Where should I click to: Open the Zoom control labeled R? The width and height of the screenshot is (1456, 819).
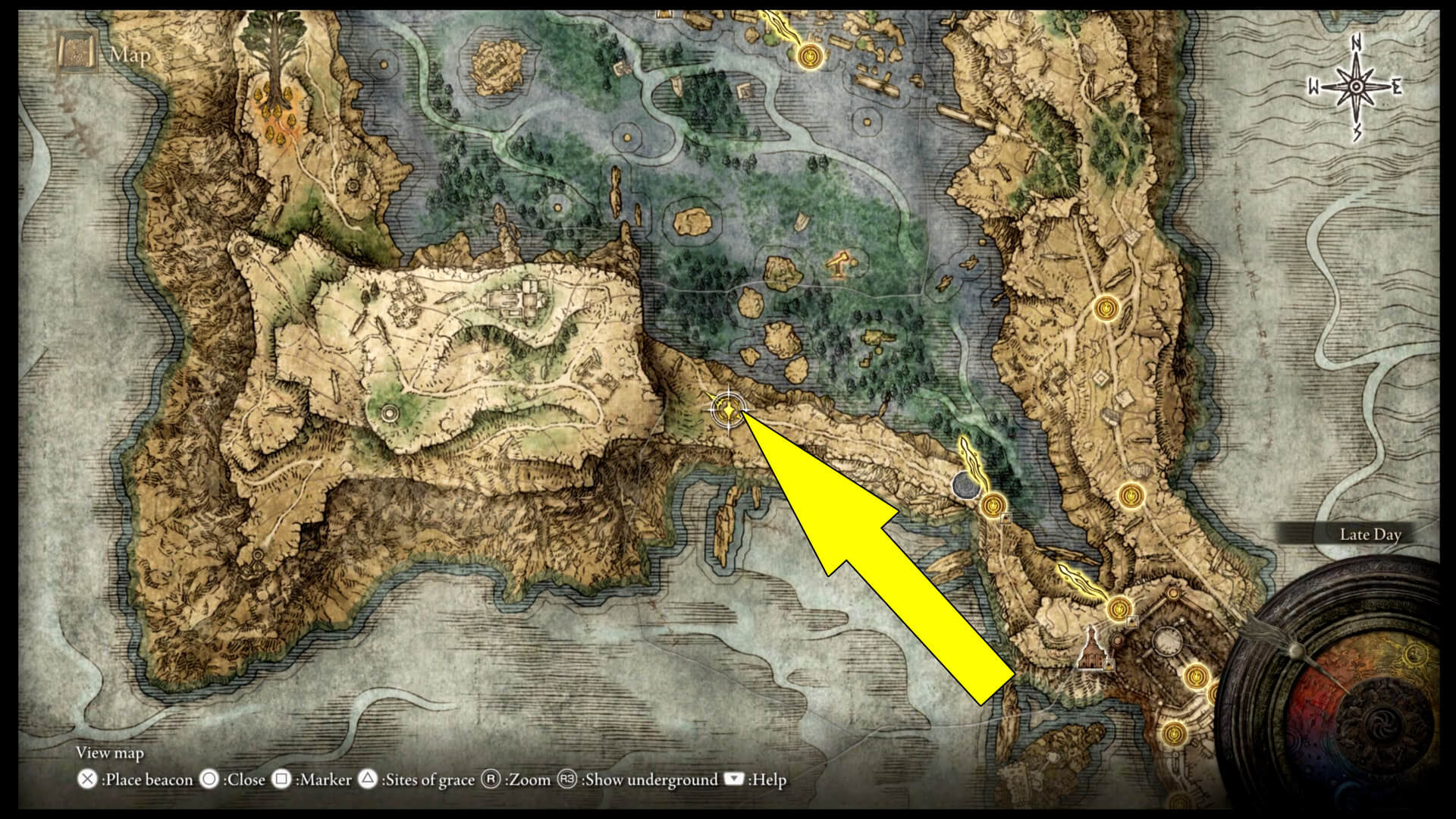click(x=491, y=780)
